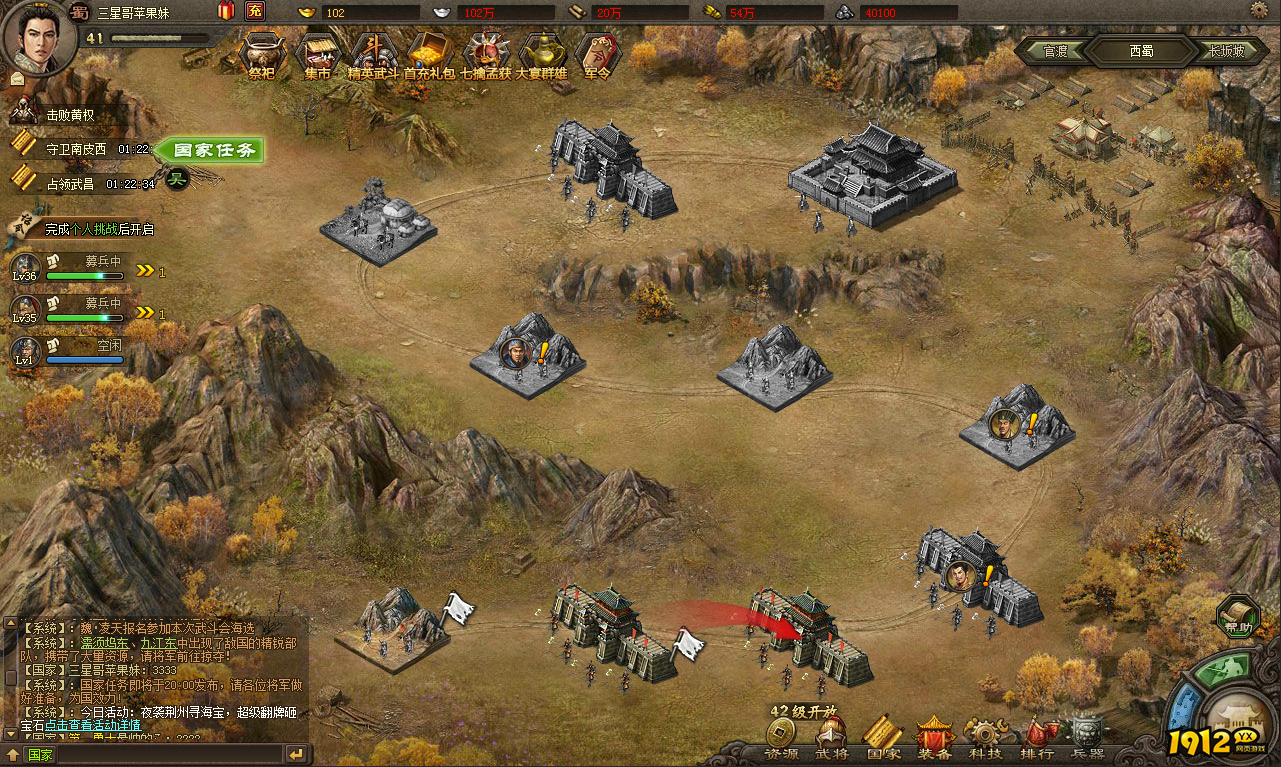
Task: Open the 首充礼包 treasure chest
Action: pos(430,54)
